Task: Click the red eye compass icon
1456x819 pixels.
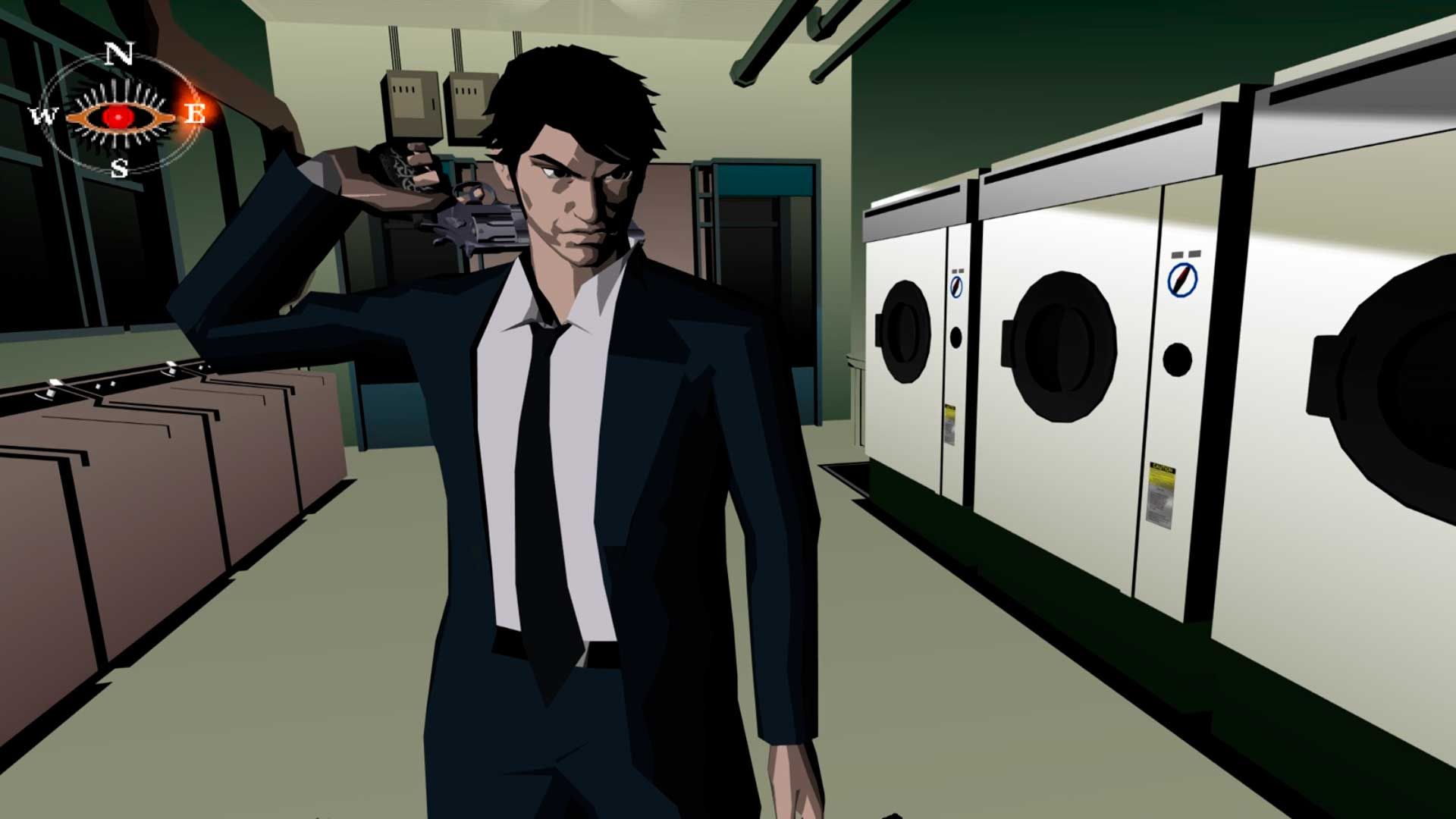Action: coord(118,115)
